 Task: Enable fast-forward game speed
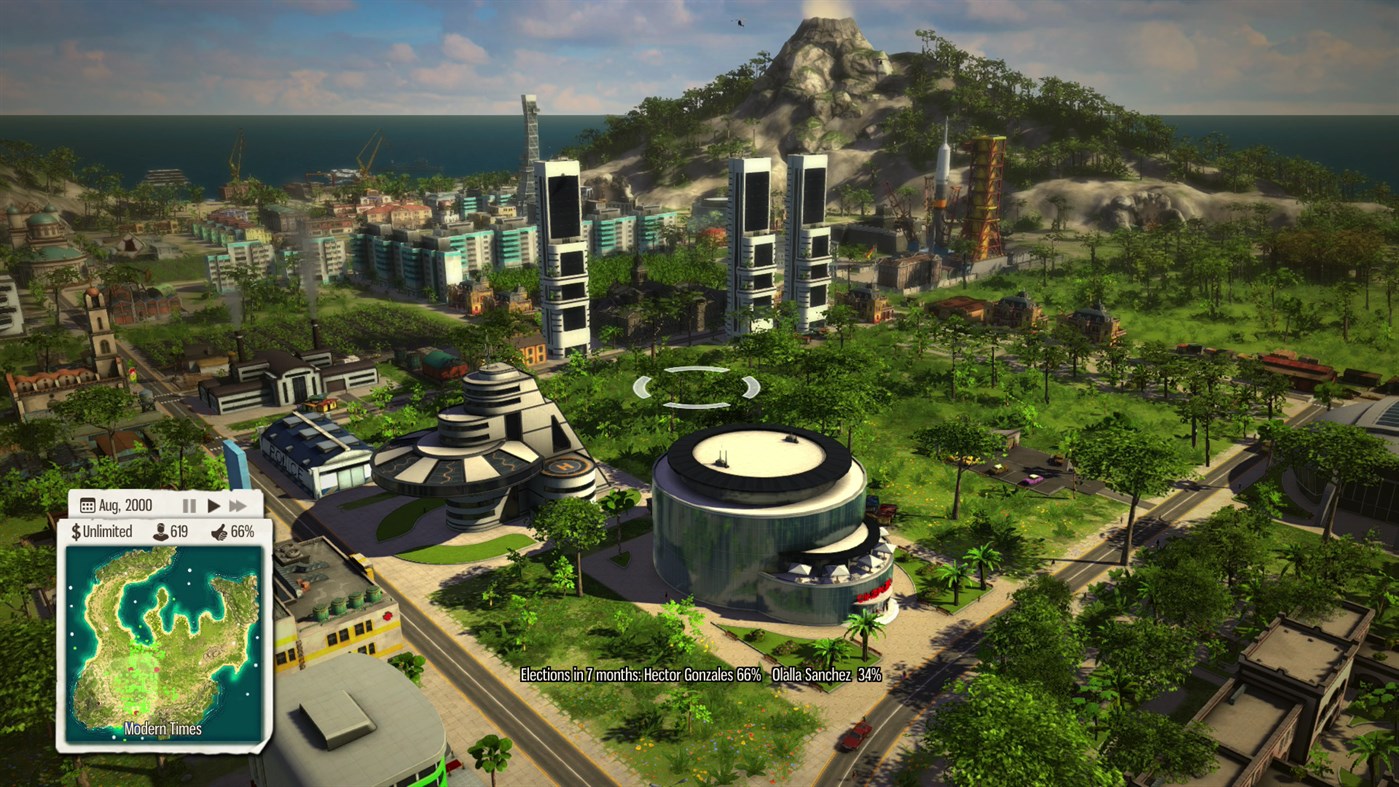238,505
